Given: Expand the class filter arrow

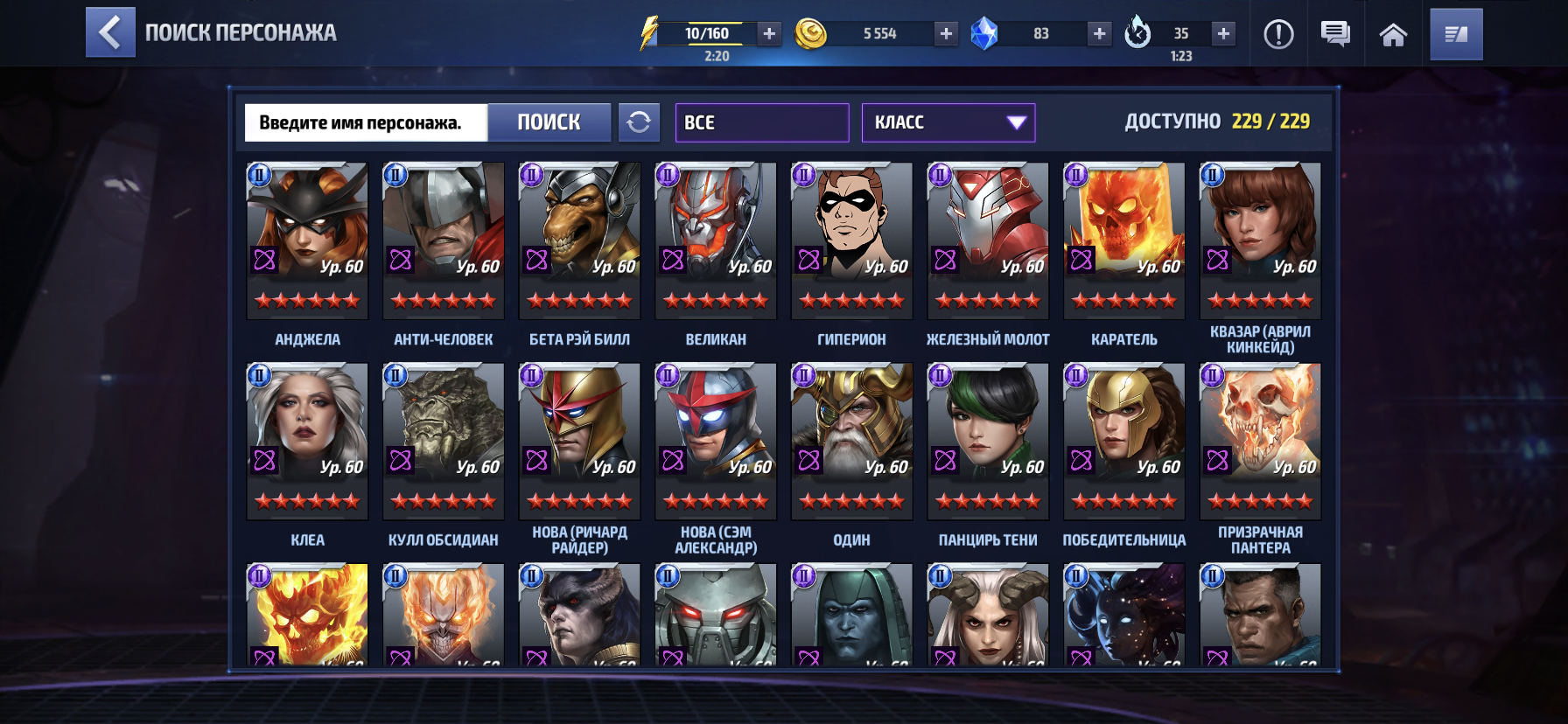Looking at the screenshot, I should coord(1015,122).
